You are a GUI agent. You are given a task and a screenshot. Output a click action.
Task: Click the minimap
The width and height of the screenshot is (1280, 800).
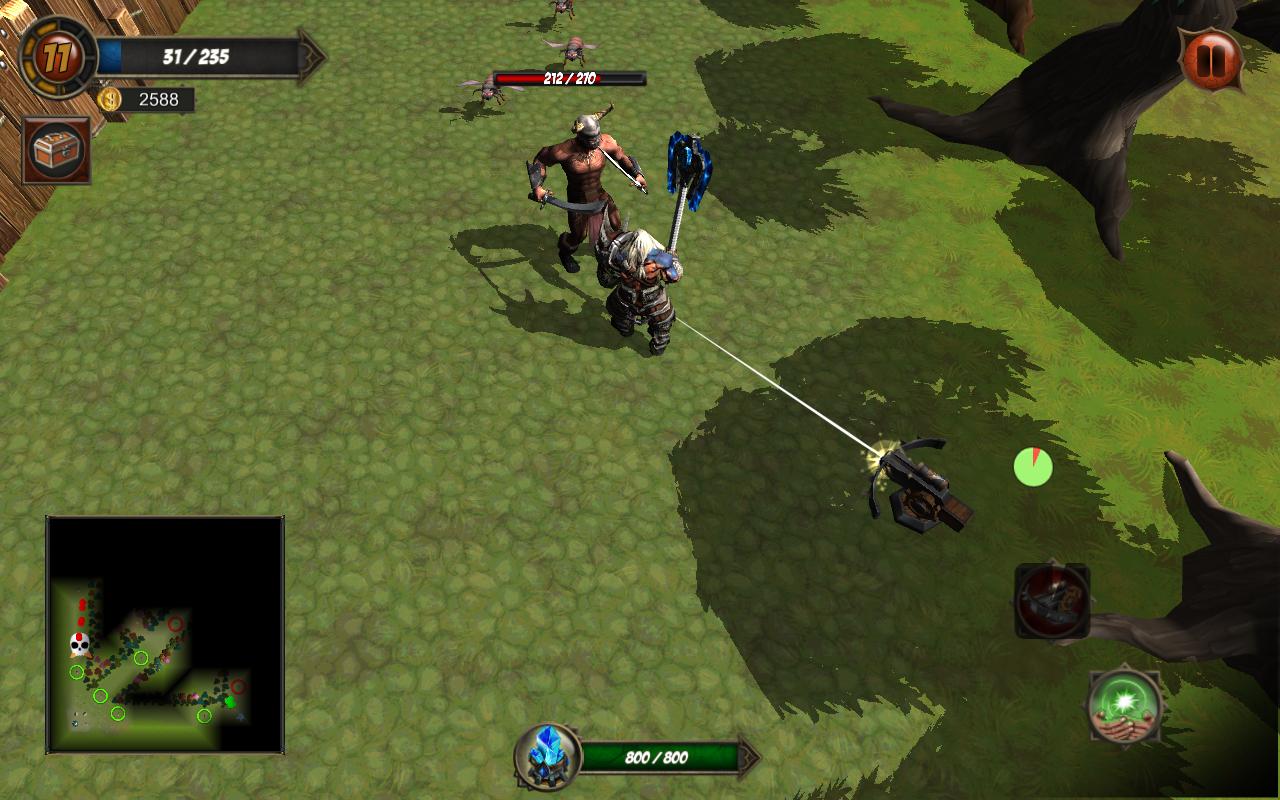point(165,635)
